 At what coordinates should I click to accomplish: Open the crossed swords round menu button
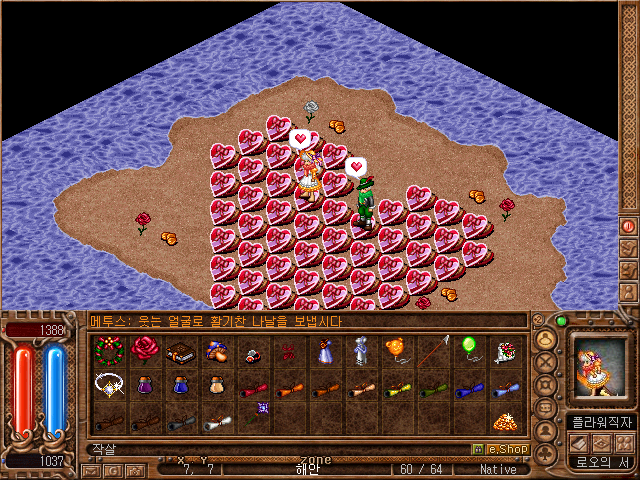(x=547, y=362)
